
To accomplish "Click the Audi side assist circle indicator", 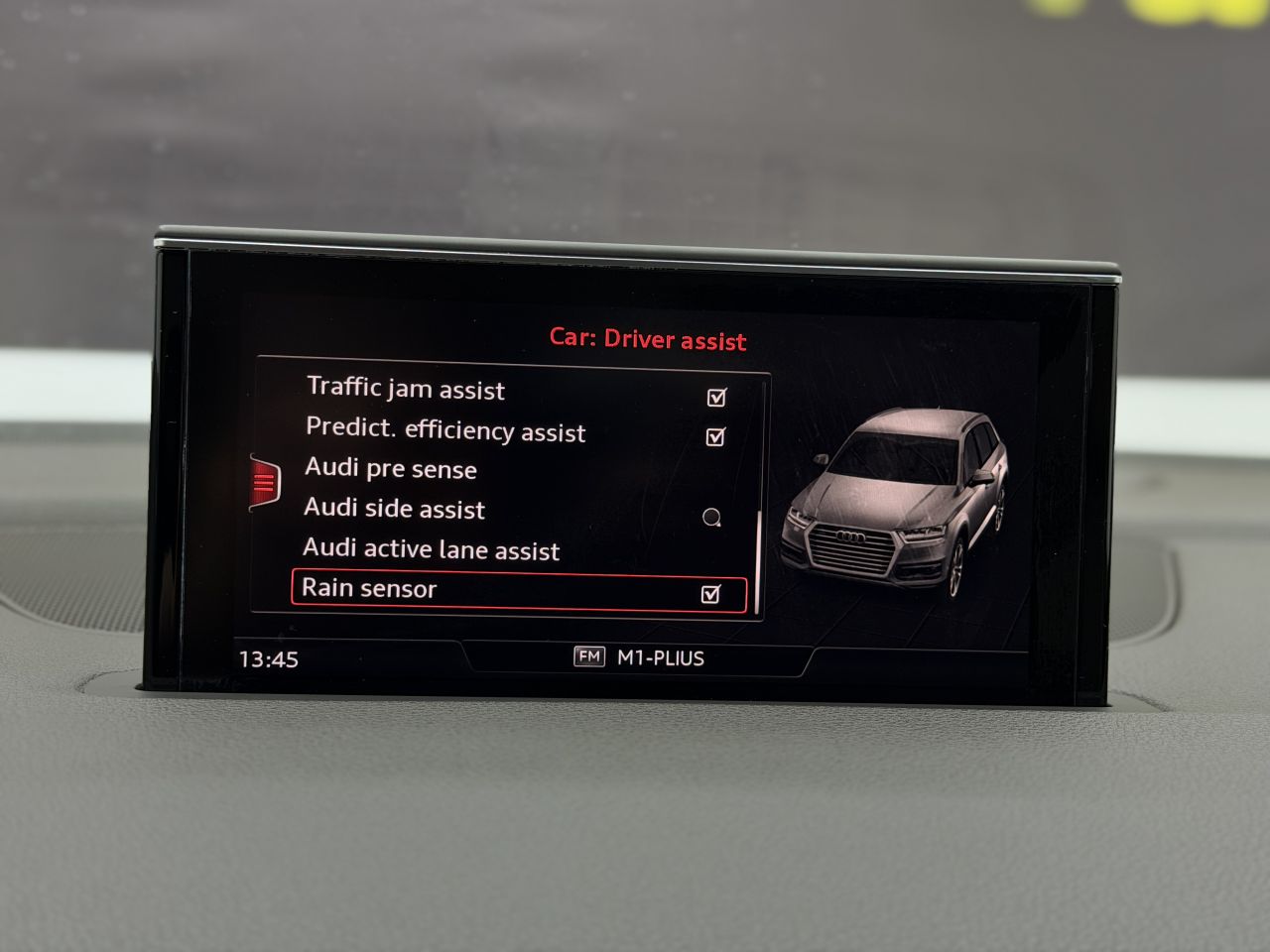I will (711, 517).
